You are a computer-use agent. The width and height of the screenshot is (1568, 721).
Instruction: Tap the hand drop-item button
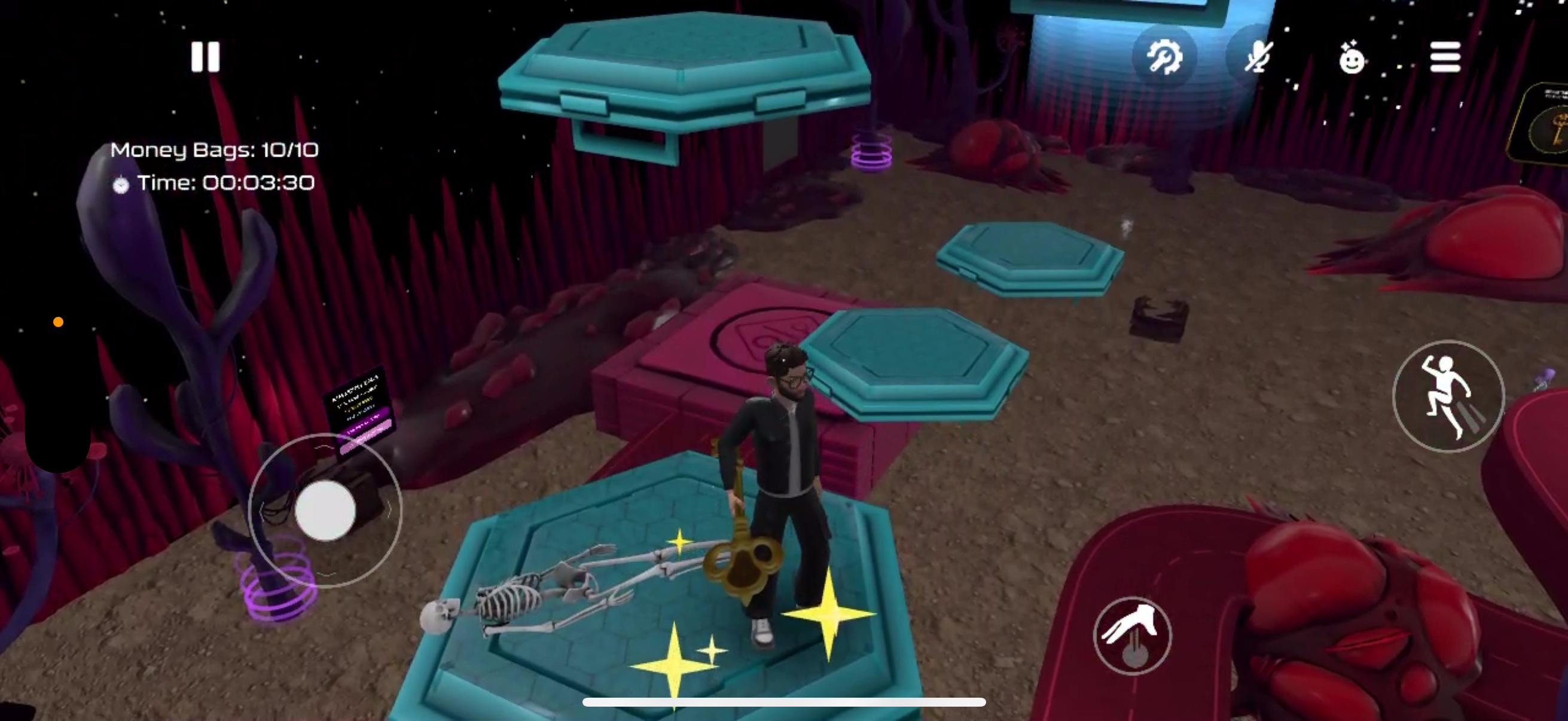tap(1132, 636)
